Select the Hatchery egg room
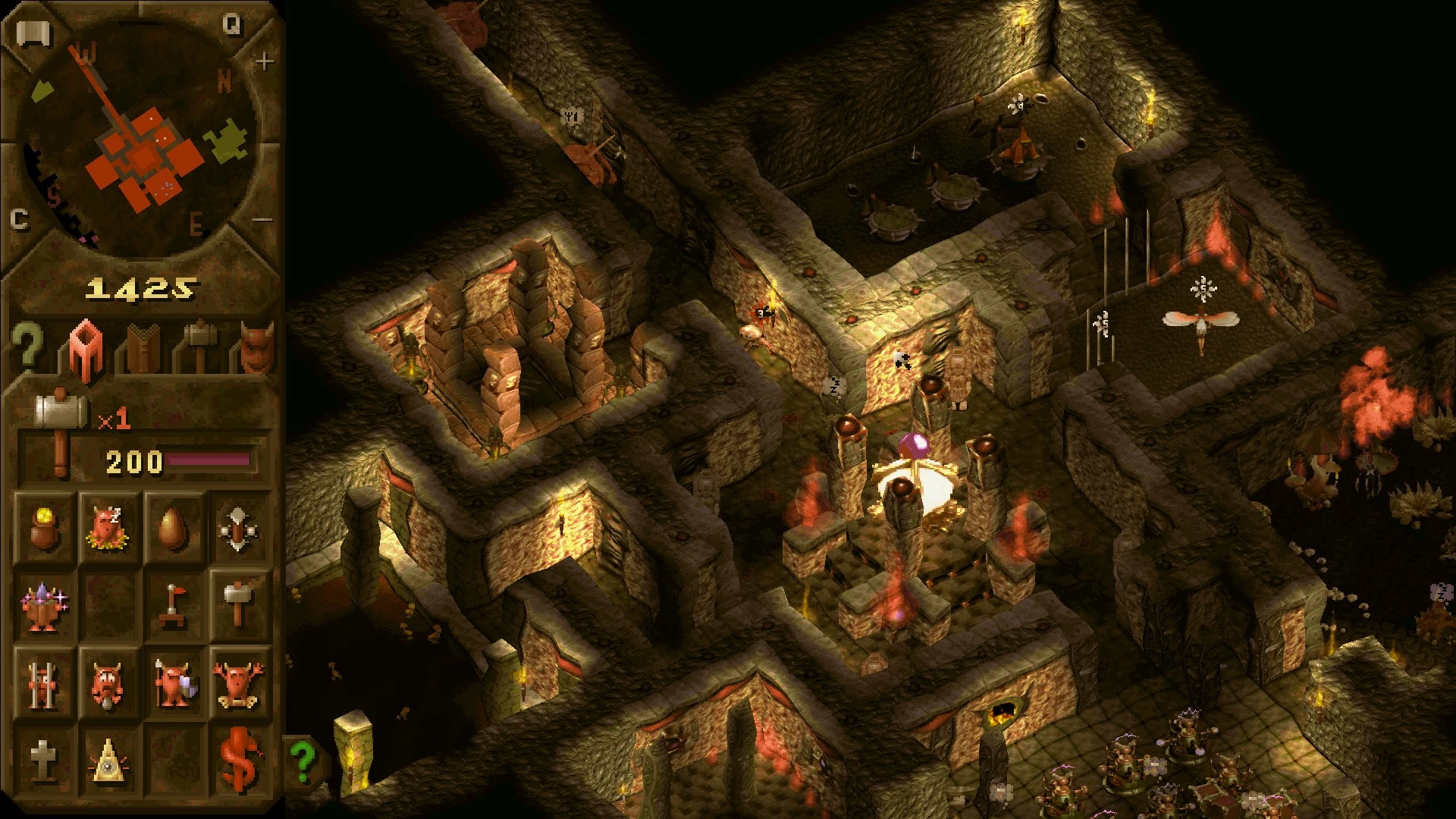The height and width of the screenshot is (819, 1456). click(x=174, y=527)
